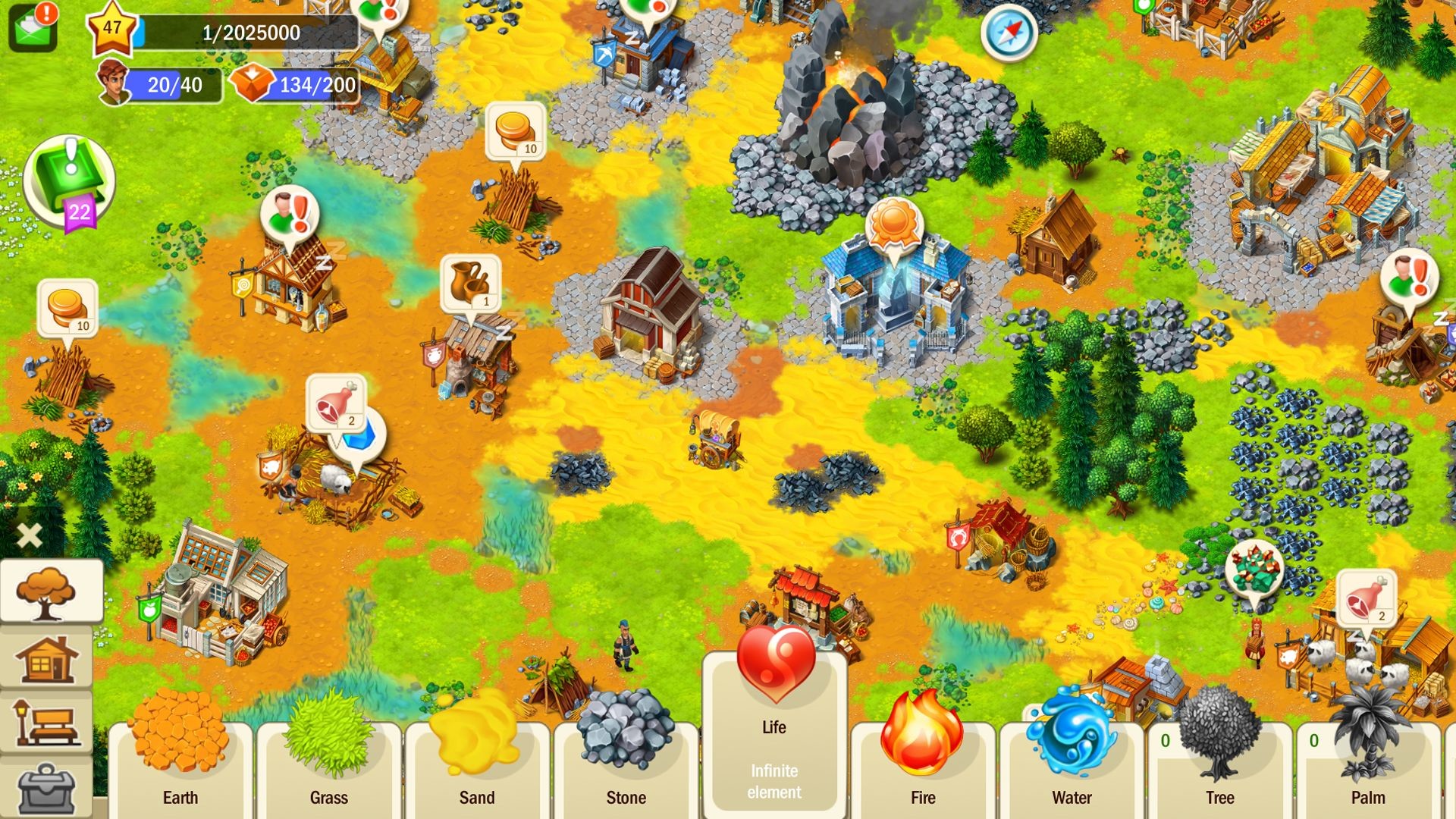Viewport: 1456px width, 819px height.
Task: Open the mail envelope notification
Action: (x=32, y=27)
